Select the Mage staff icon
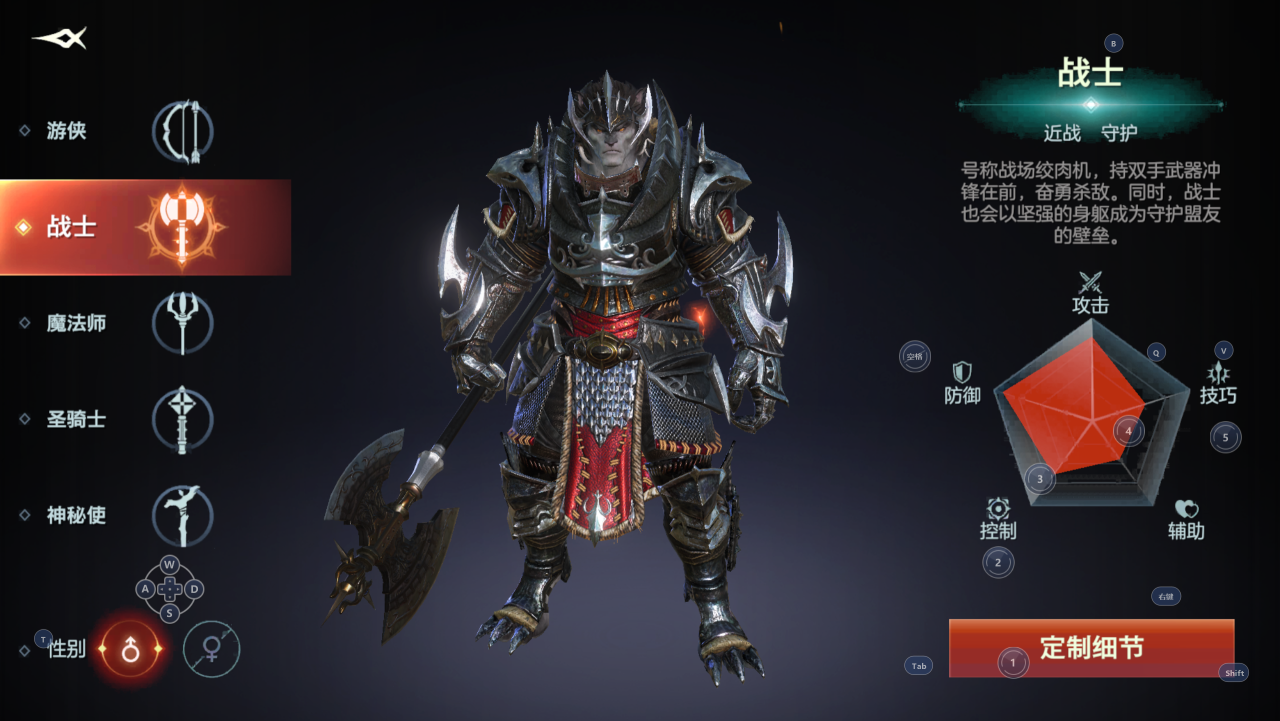Viewport: 1280px width, 721px height. point(183,322)
